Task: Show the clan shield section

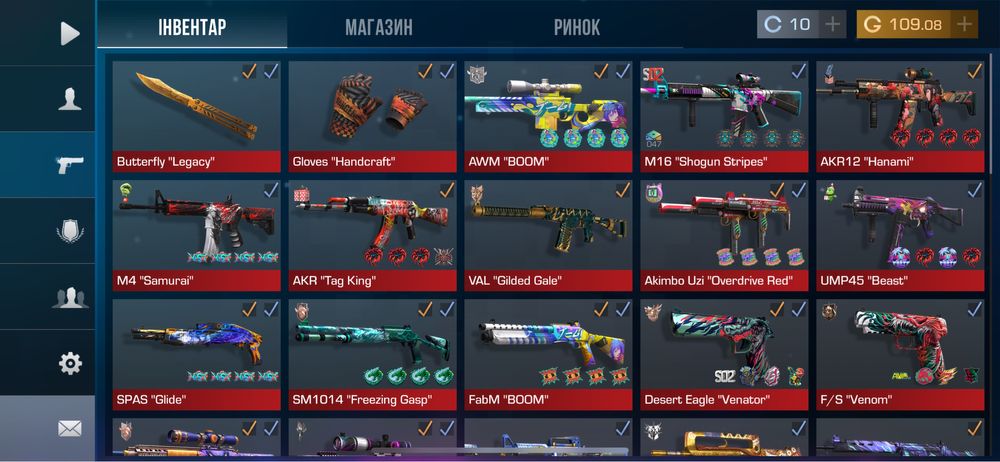Action: (x=69, y=231)
